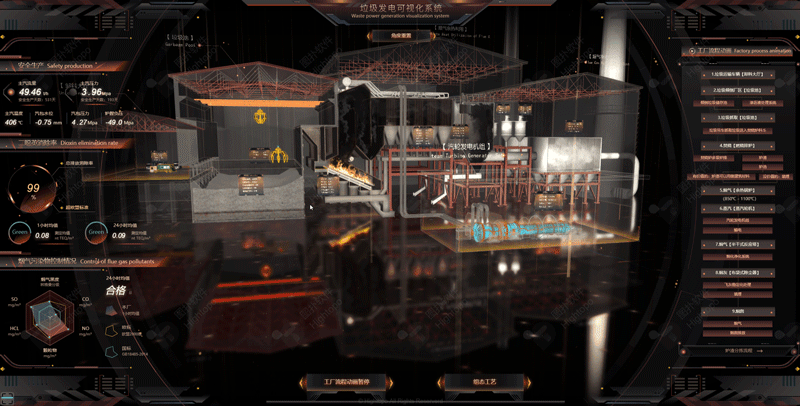Select step 2 in the factory process list

coord(737,89)
